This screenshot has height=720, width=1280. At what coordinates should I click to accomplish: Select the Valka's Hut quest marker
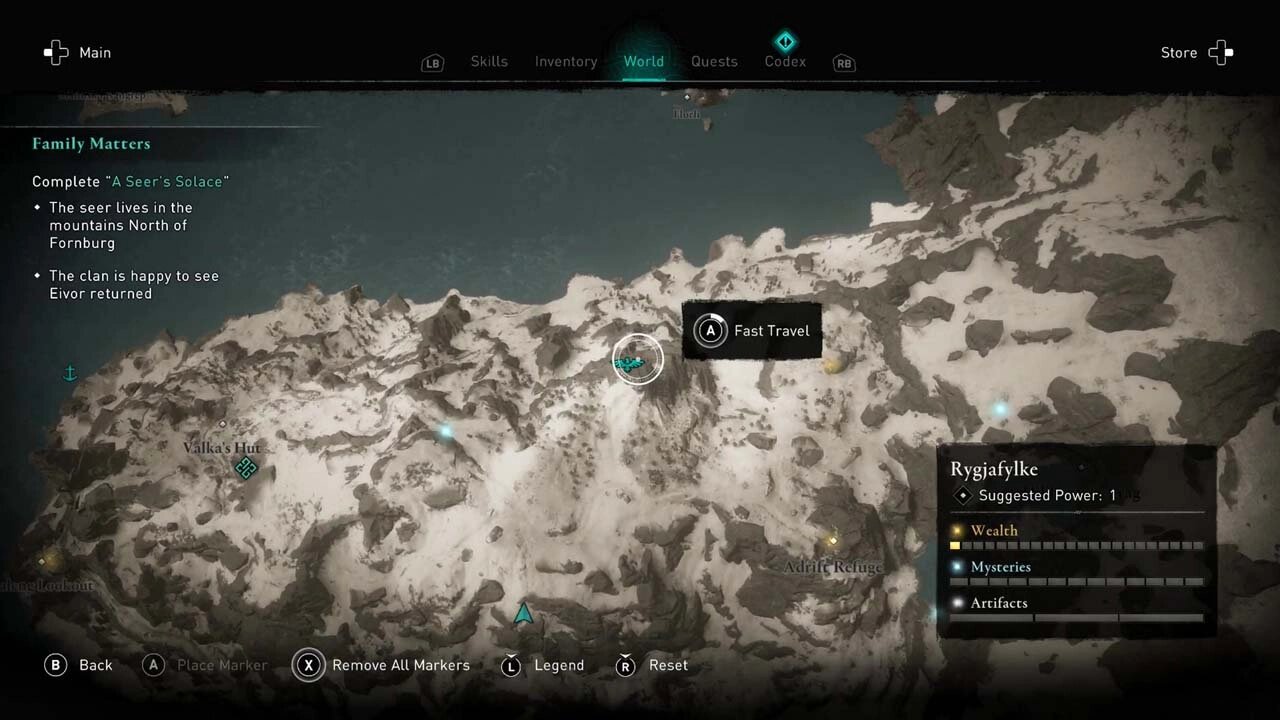246,468
